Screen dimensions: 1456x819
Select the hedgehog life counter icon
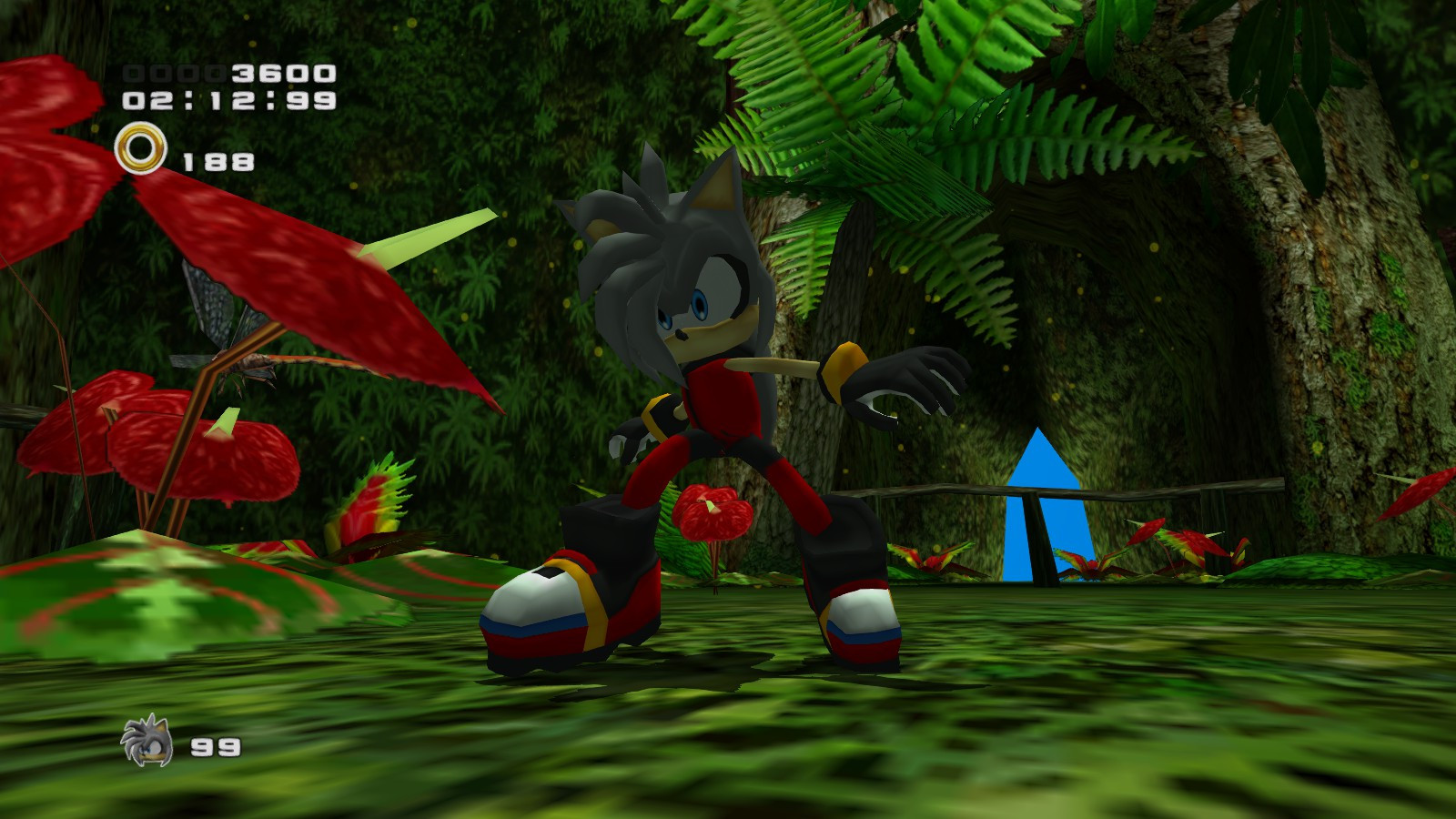(x=146, y=739)
